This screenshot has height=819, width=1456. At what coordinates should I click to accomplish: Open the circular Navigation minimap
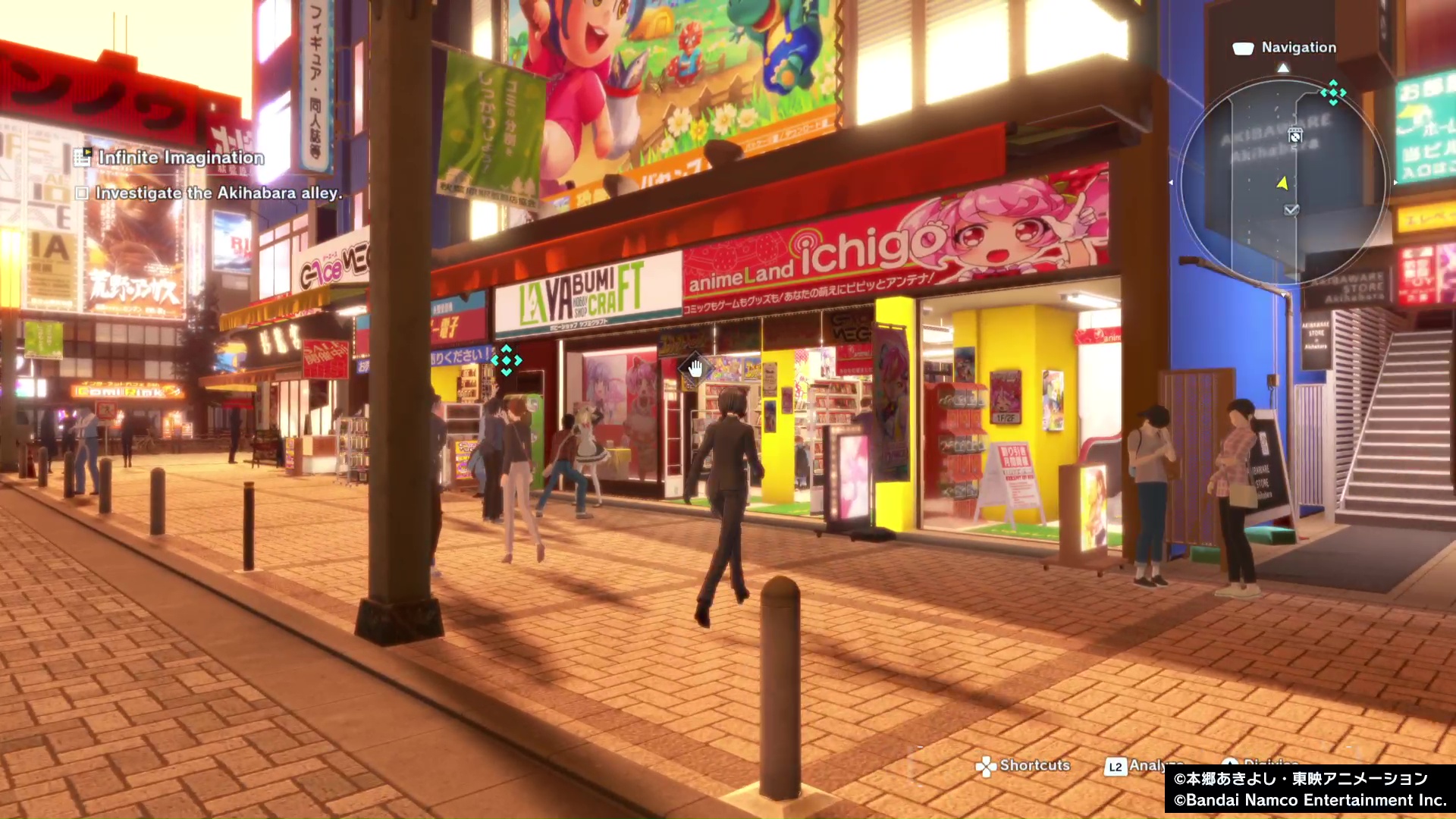1283,182
